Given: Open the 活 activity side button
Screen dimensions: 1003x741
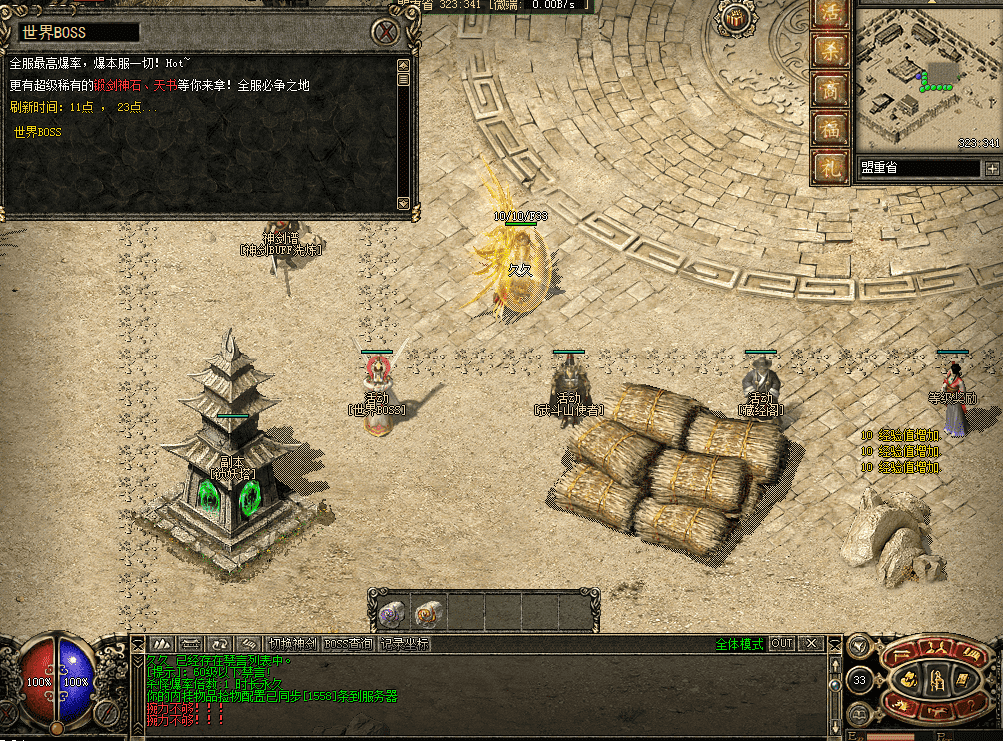Looking at the screenshot, I should [830, 14].
